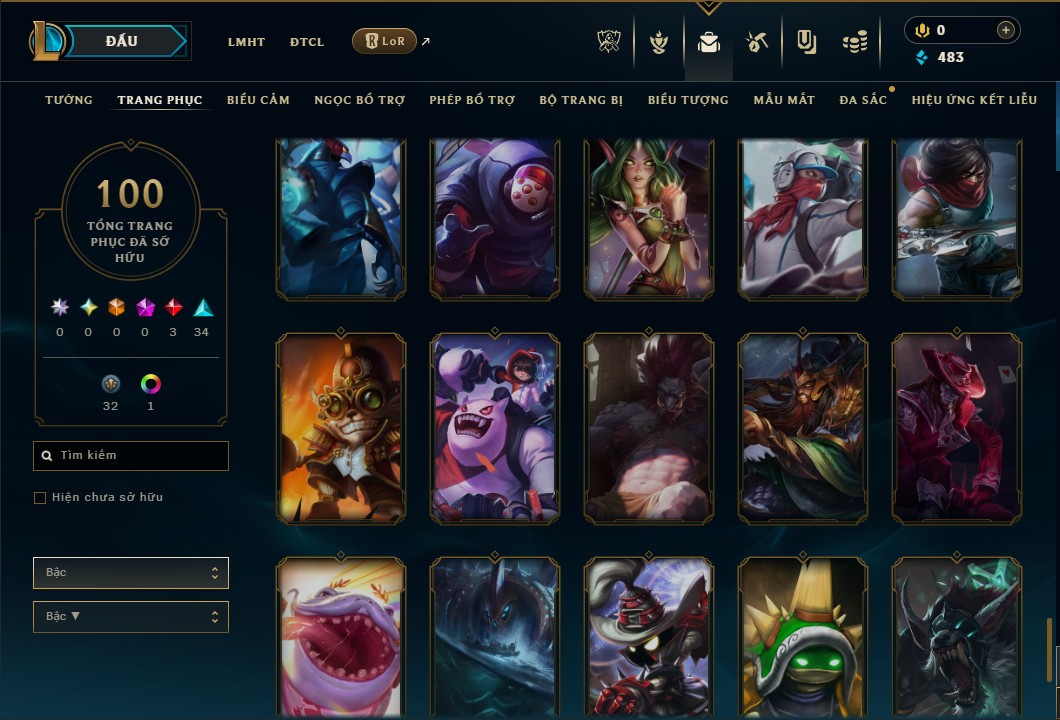The image size is (1060, 720).
Task: Select the BỘ TRANG BỊ tab
Action: pos(581,100)
